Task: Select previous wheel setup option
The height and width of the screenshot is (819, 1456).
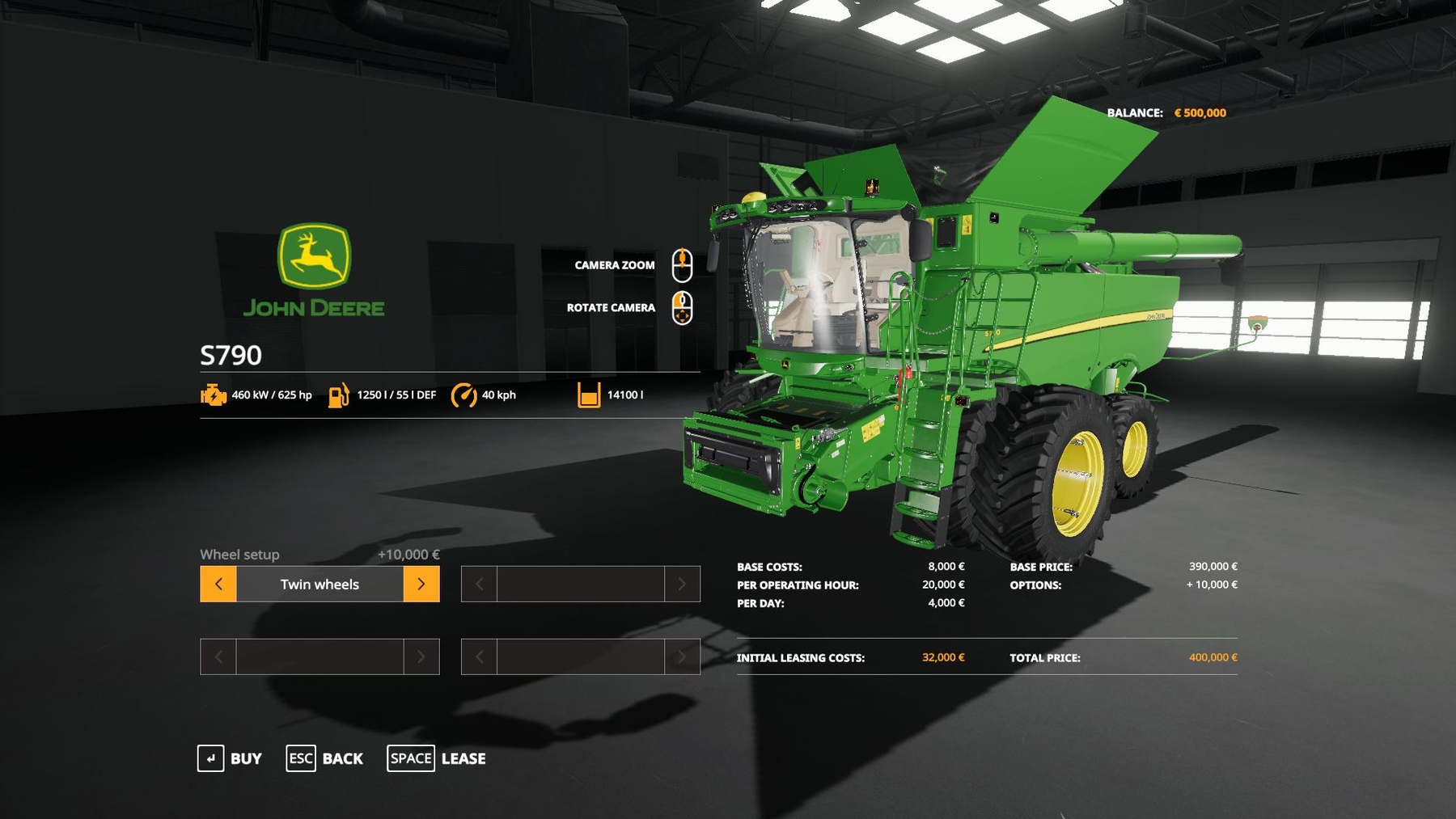Action: (218, 584)
